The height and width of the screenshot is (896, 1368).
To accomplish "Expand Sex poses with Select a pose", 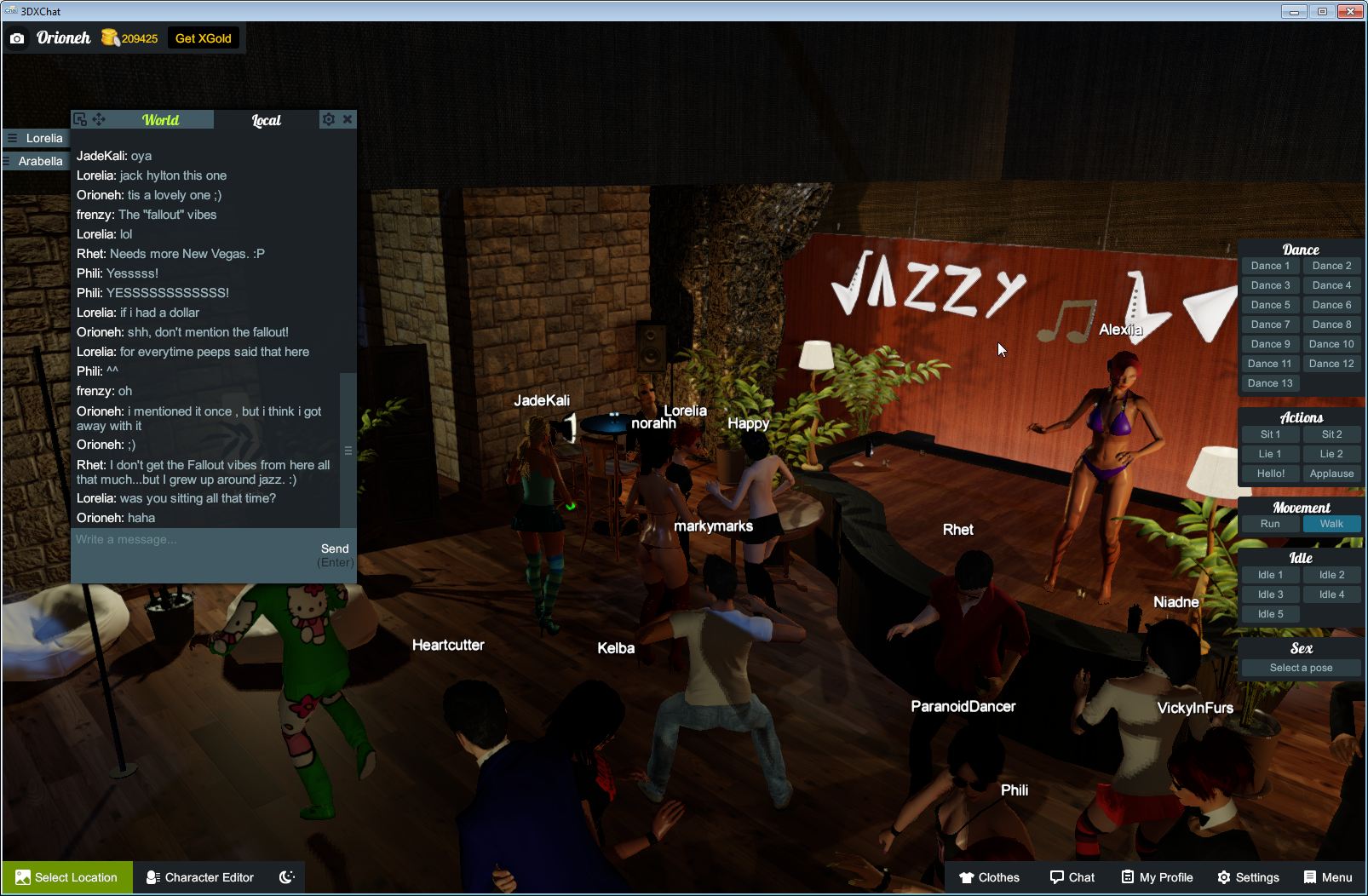I will click(x=1301, y=667).
